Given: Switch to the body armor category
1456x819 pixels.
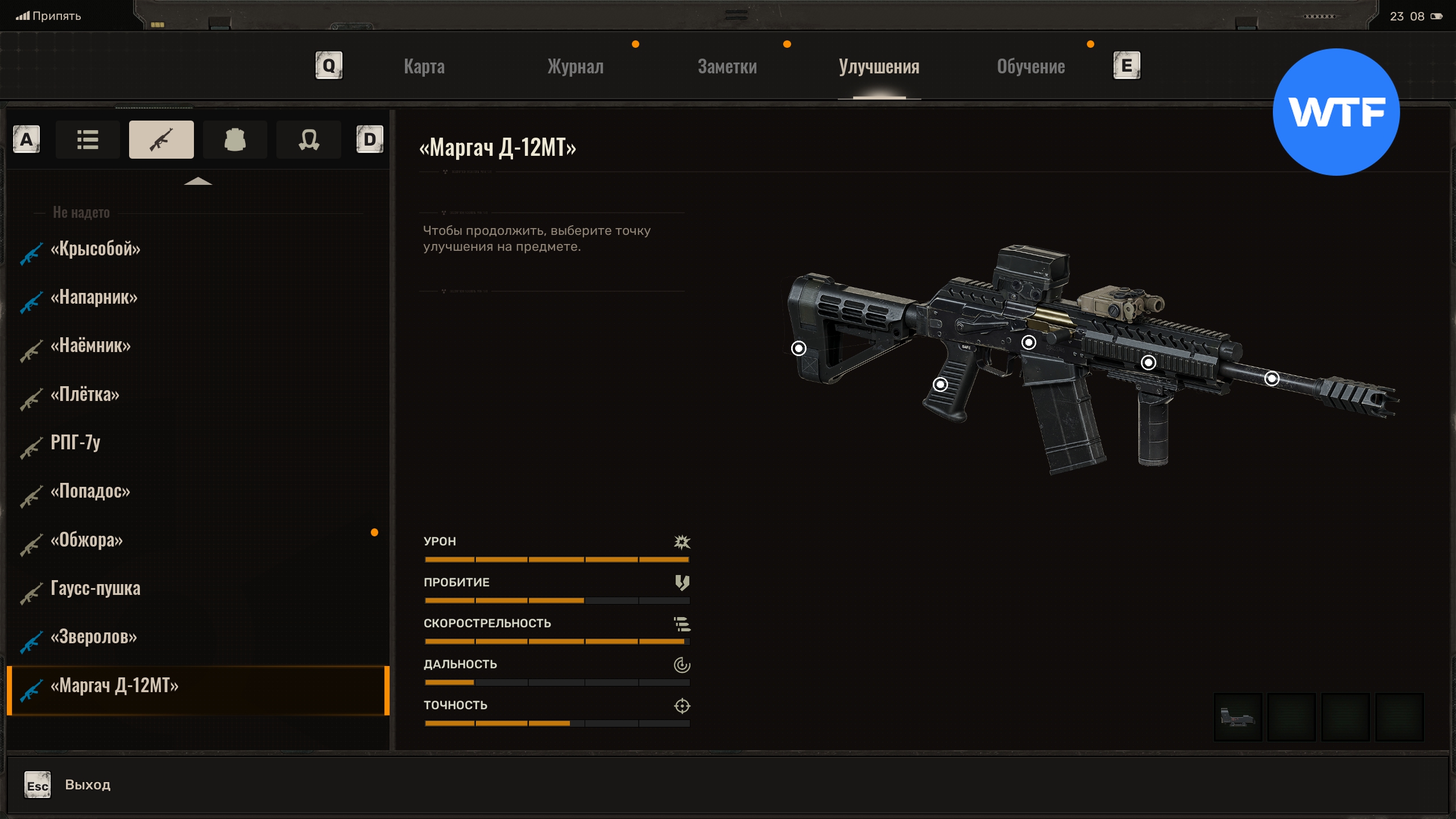Looking at the screenshot, I should click(x=235, y=139).
